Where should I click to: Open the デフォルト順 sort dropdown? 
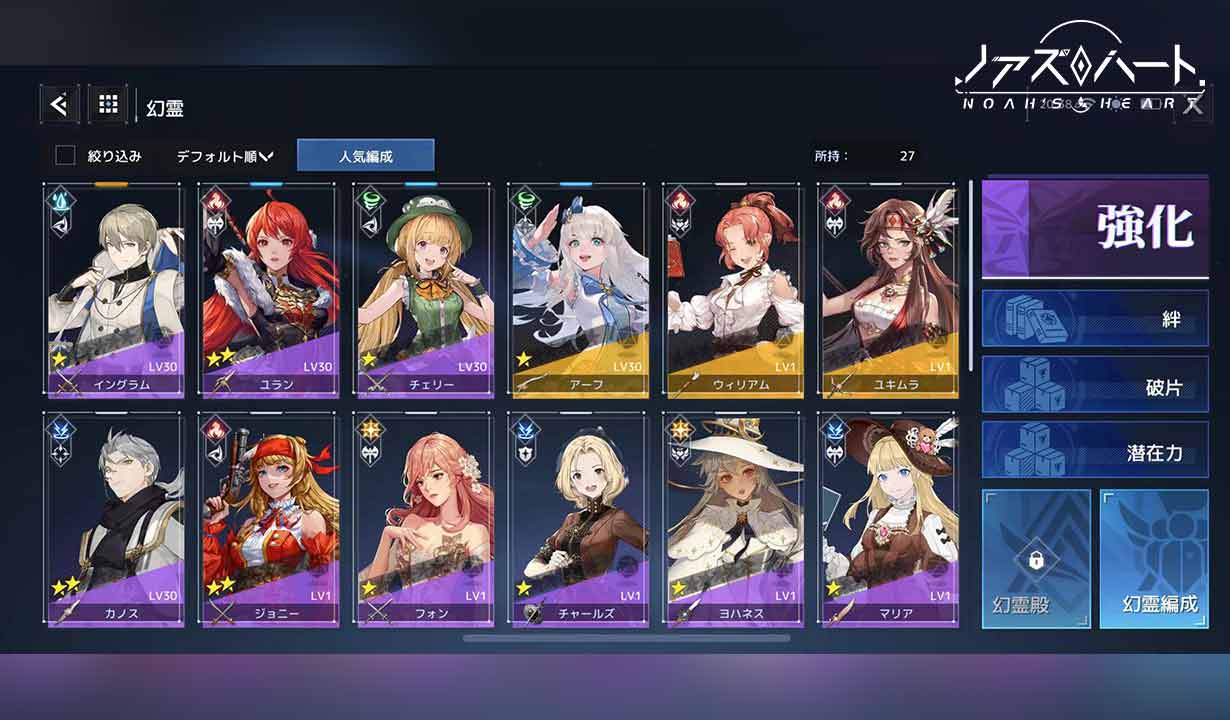click(224, 156)
